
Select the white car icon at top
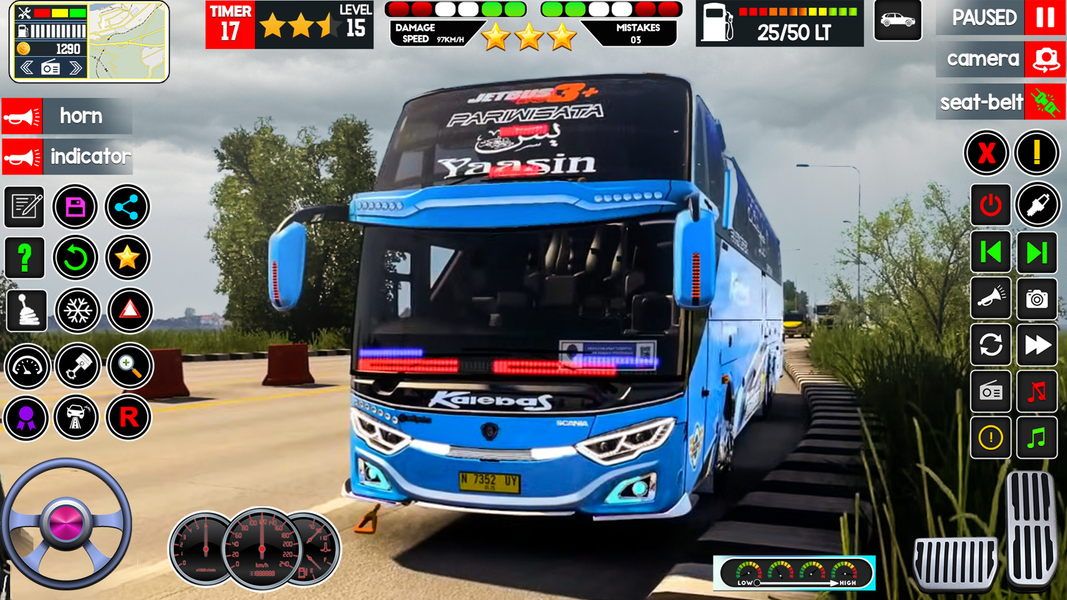(x=897, y=20)
